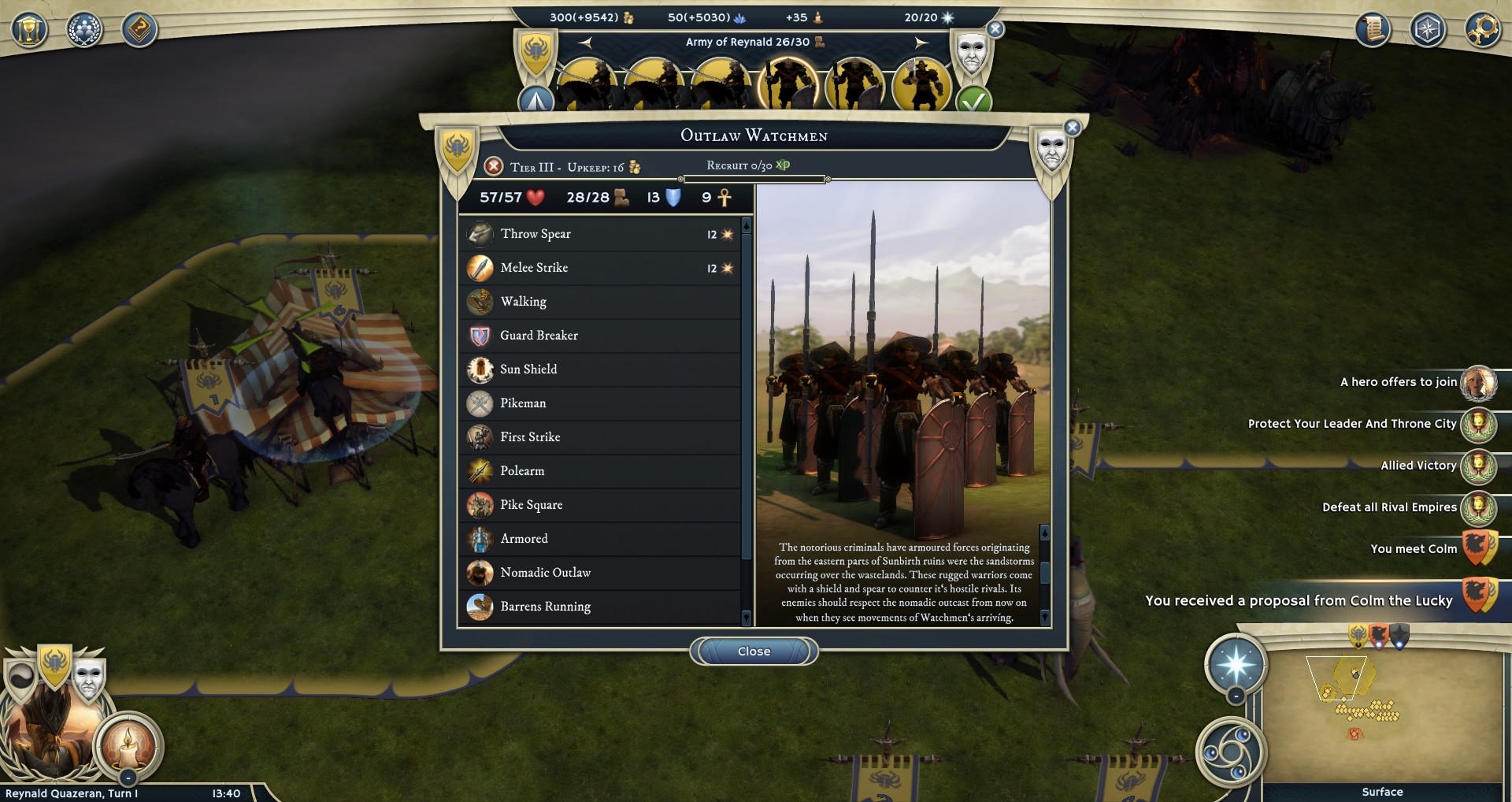Select the Nomadic Outlaw trait row

pos(600,573)
